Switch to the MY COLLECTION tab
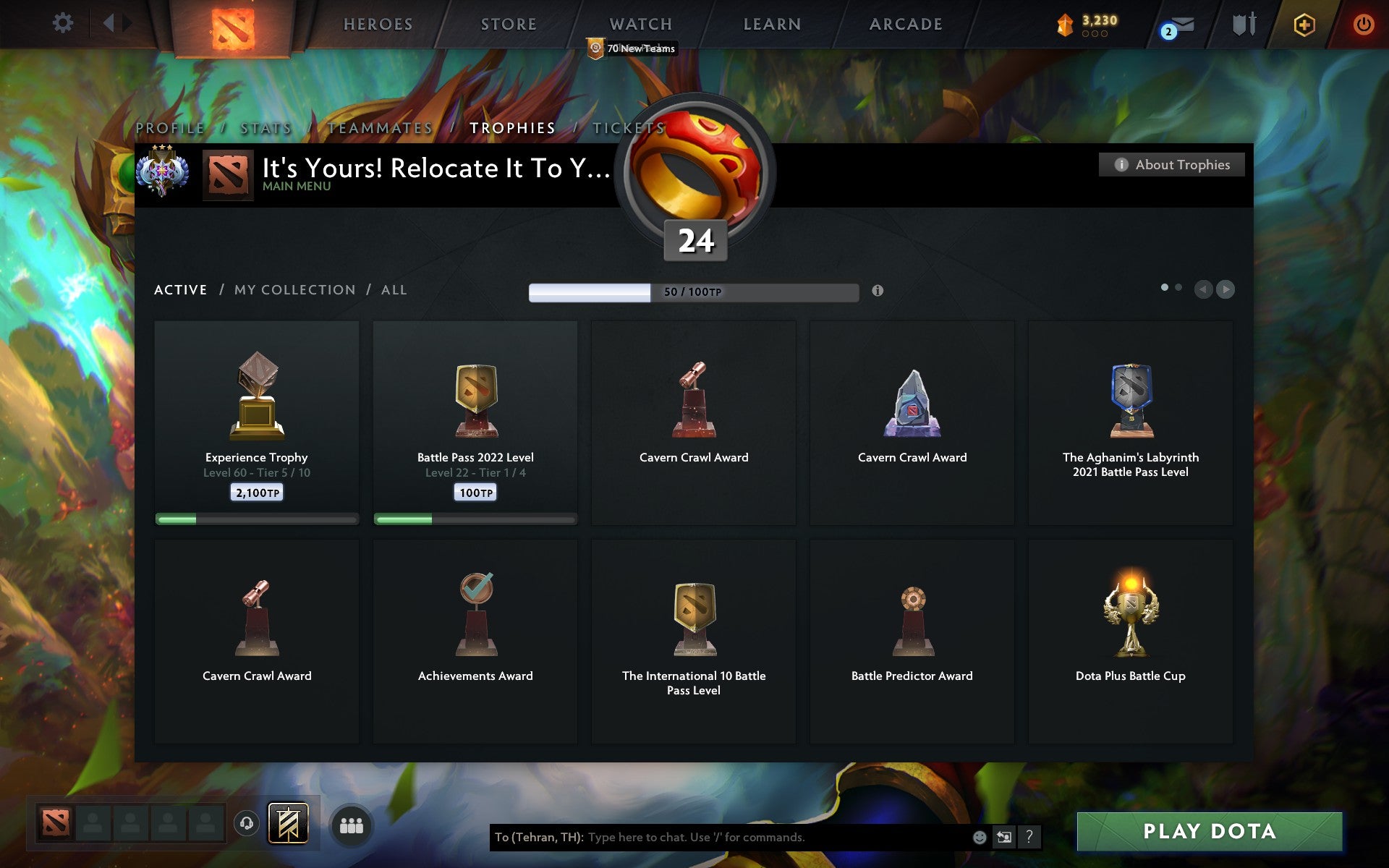Viewport: 1389px width, 868px height. coord(295,289)
